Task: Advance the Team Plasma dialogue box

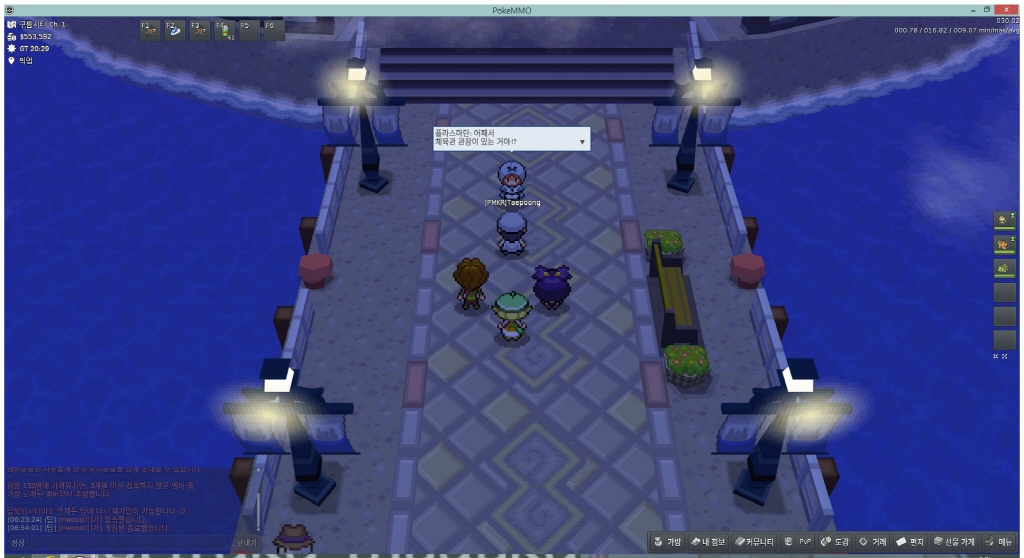Action: (x=583, y=142)
